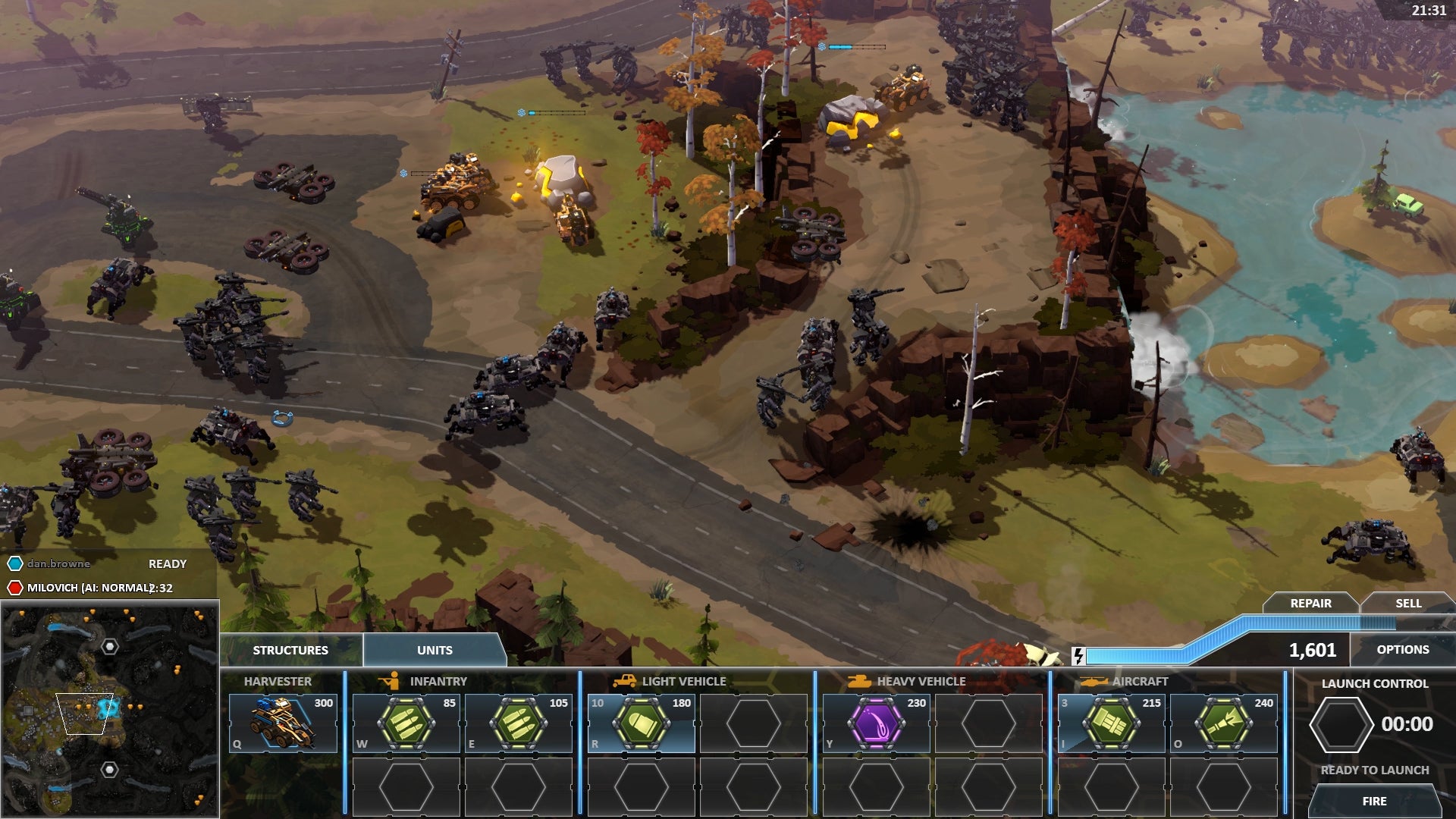Build a Harvester for 300

283,723
